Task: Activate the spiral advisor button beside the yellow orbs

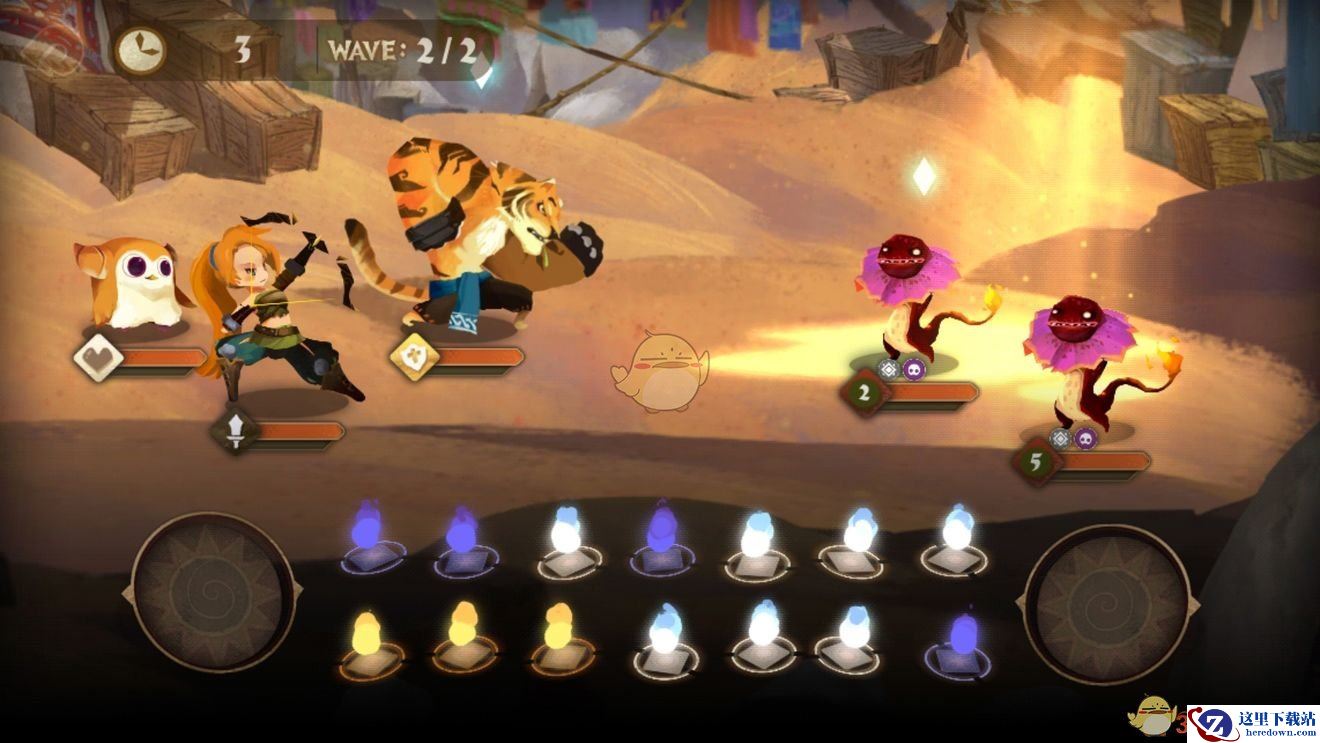Action: click(x=213, y=592)
